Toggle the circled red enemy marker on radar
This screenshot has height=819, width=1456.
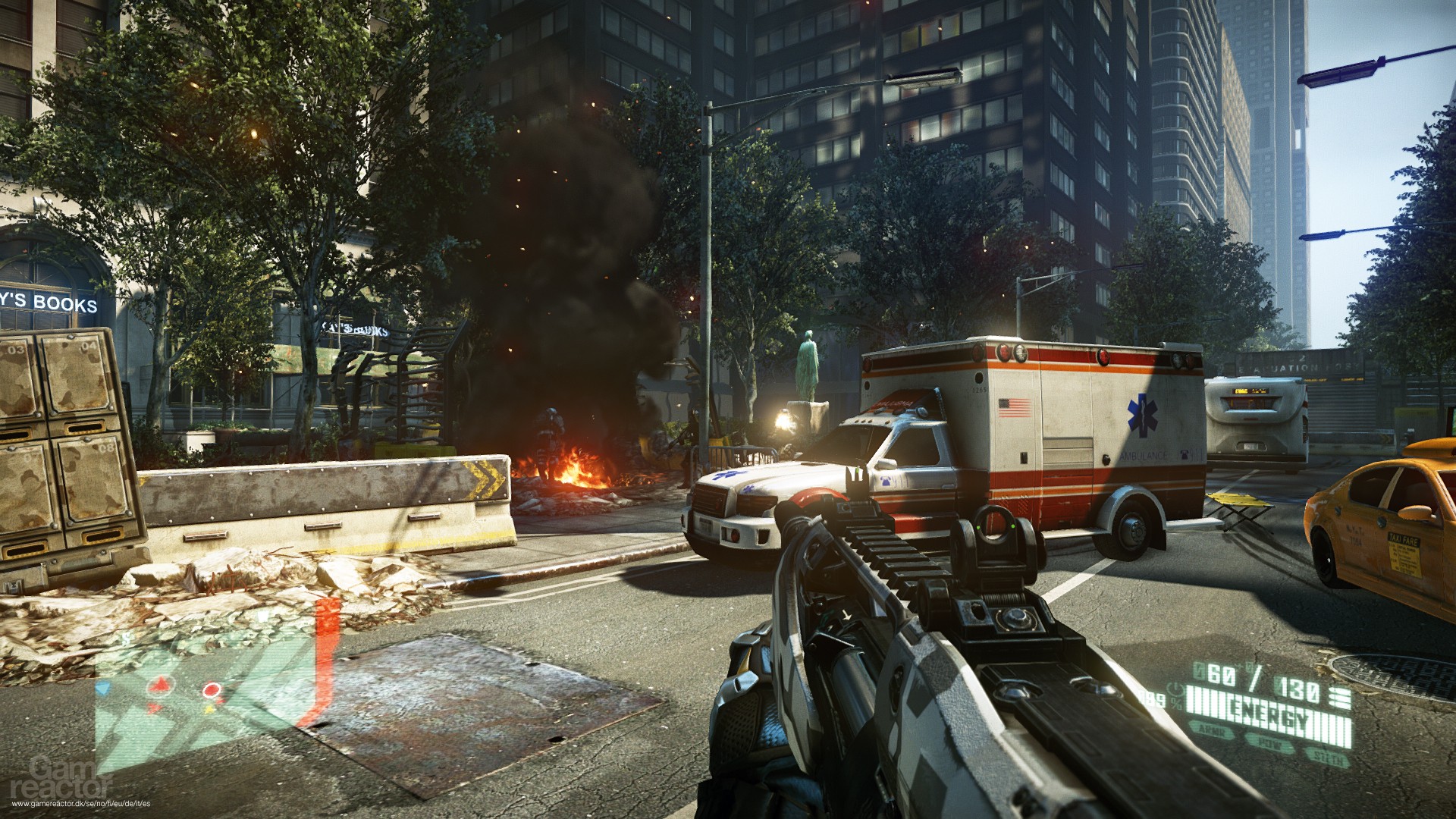(212, 689)
